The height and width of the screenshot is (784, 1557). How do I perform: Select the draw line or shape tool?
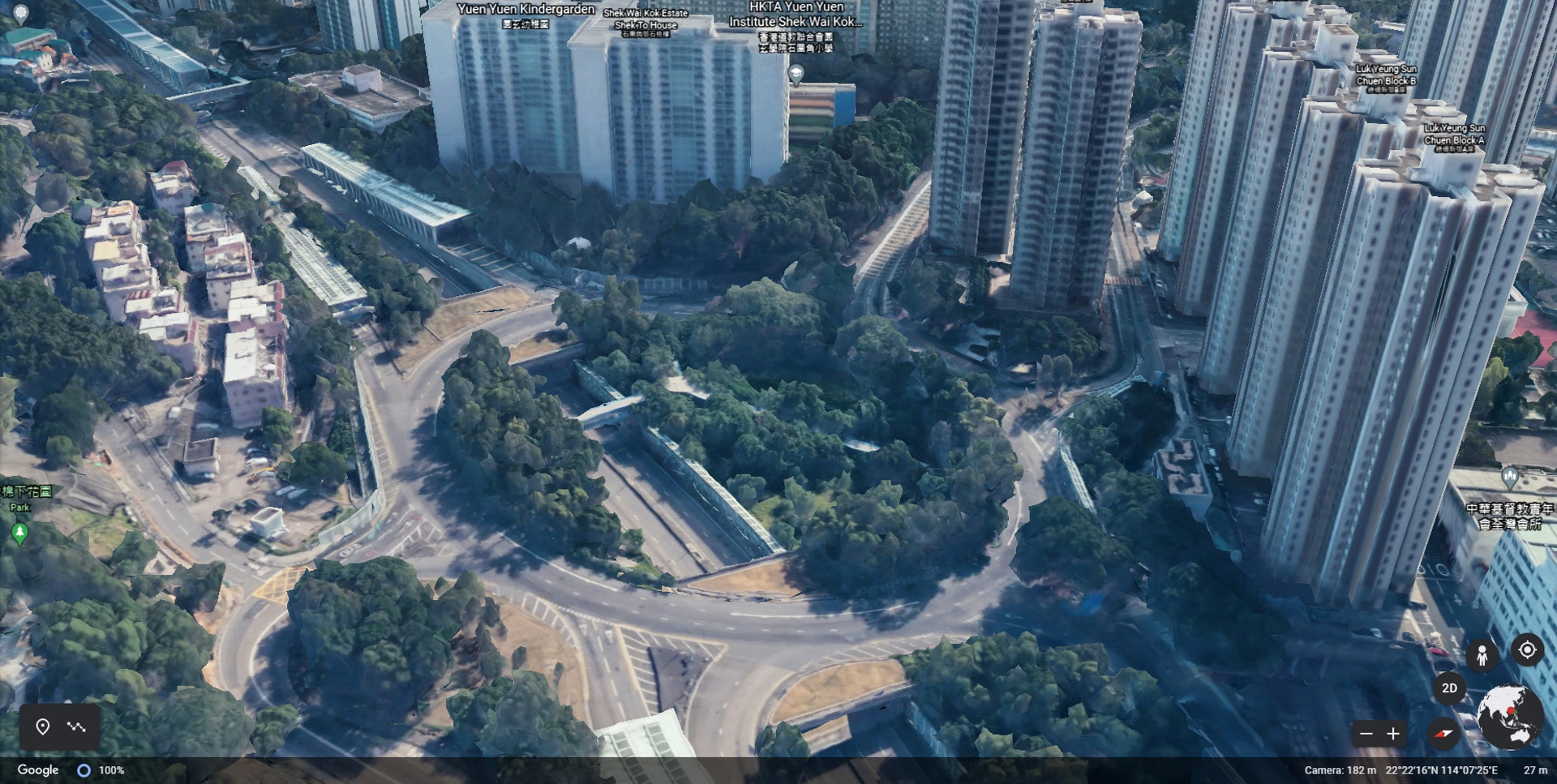point(77,726)
